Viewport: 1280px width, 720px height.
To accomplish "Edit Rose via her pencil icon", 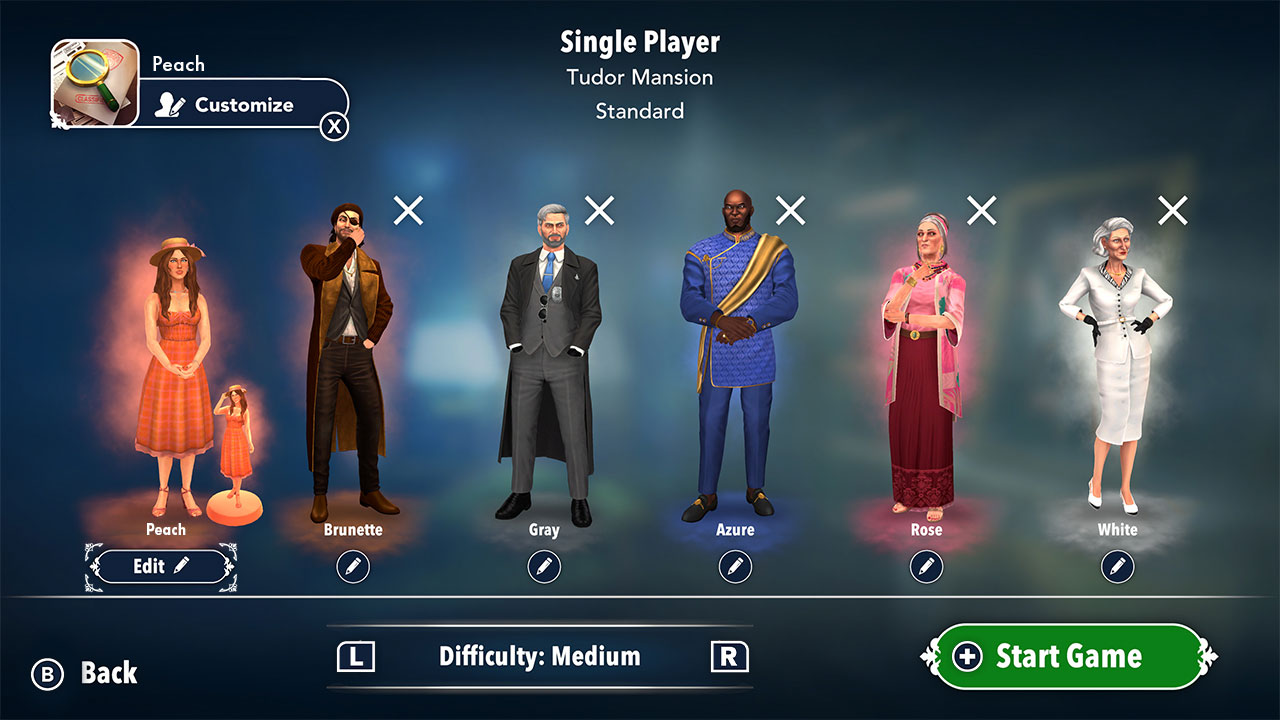I will (926, 565).
